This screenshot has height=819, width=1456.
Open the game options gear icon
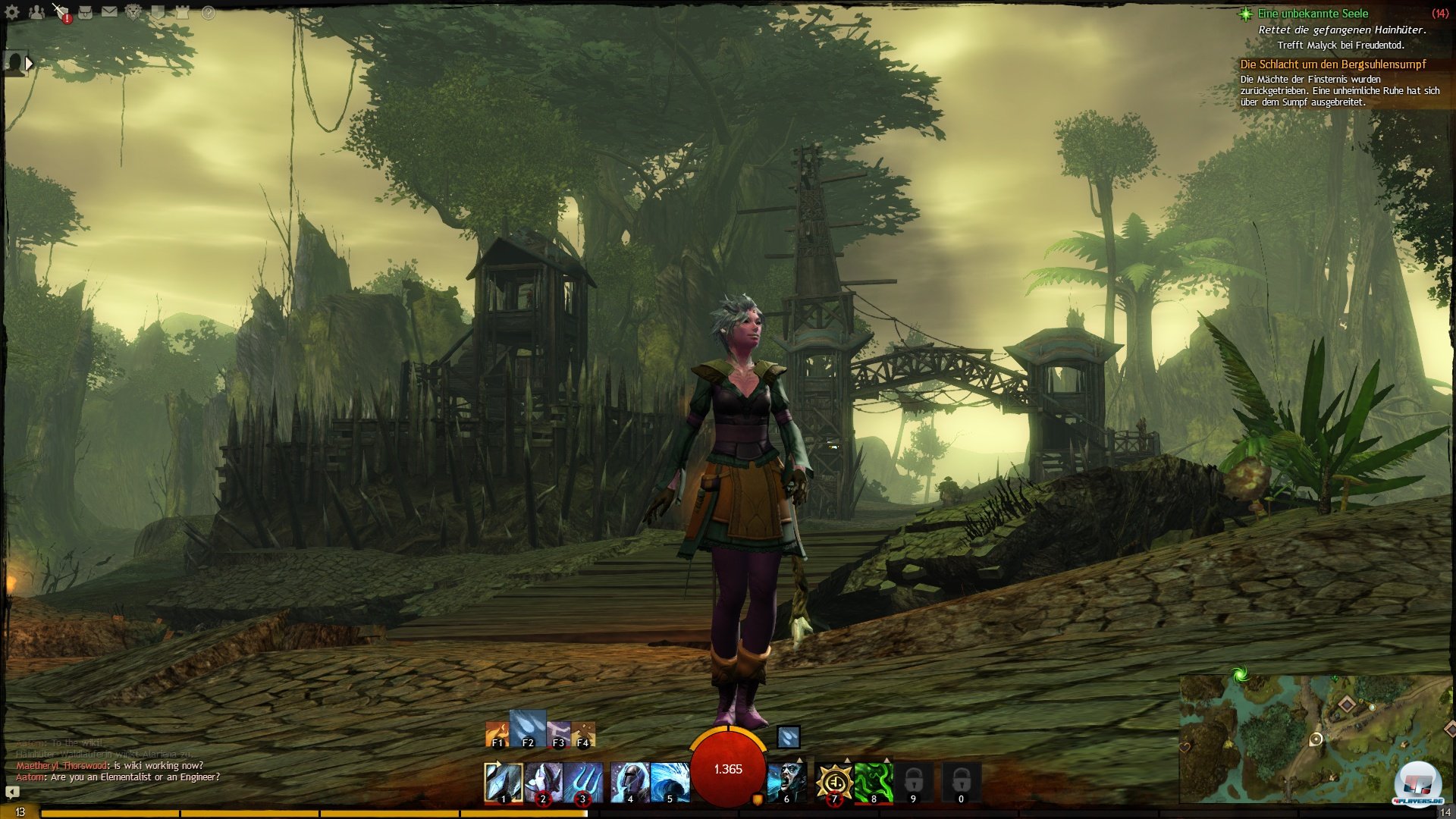tap(12, 12)
